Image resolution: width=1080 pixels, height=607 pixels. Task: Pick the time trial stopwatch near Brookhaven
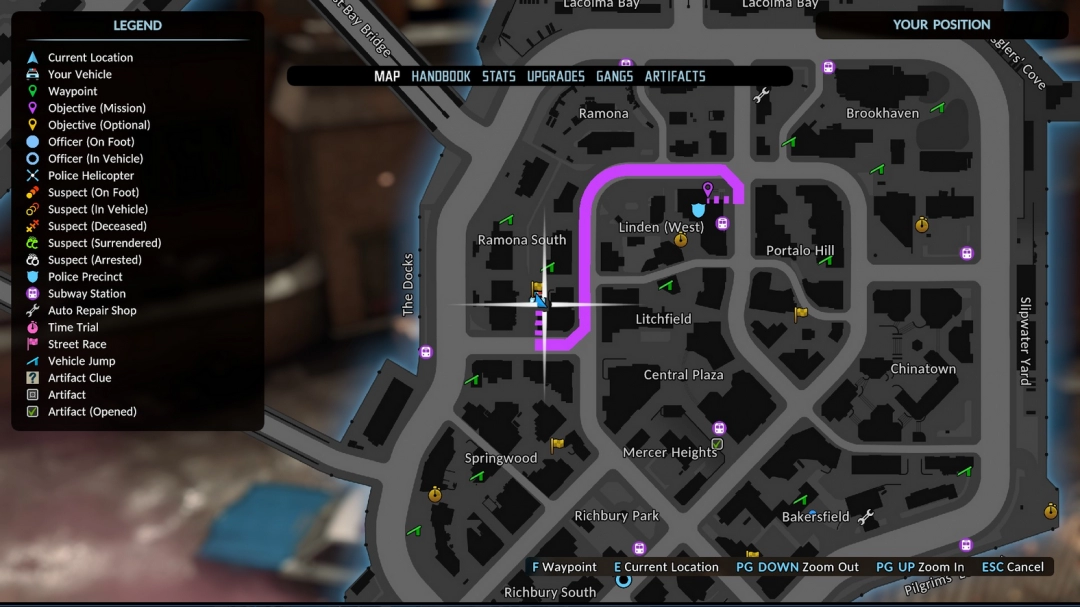click(921, 225)
